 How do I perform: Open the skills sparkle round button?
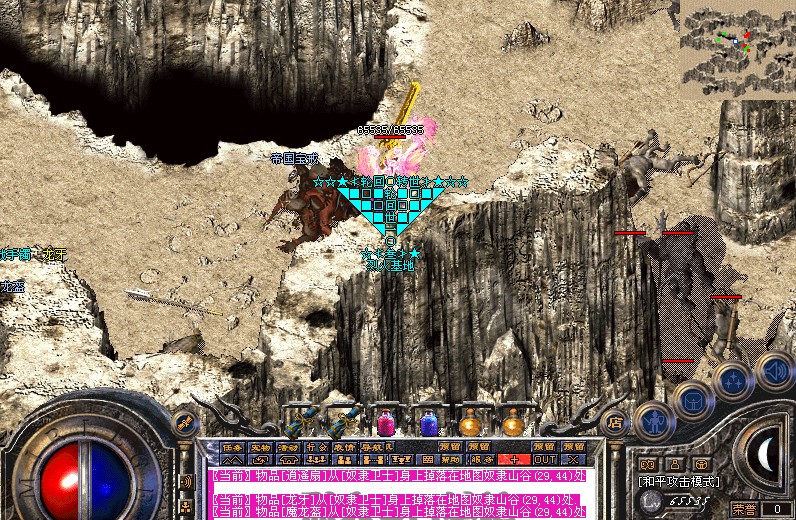[733, 380]
